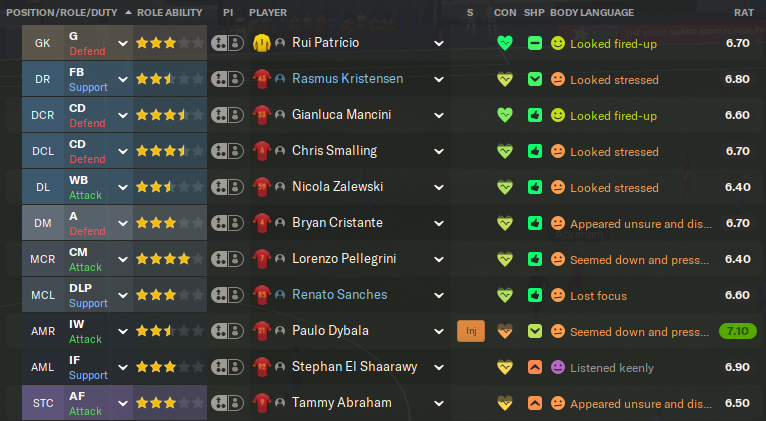Sort by Position/Role/Duty column header

pyautogui.click(x=62, y=12)
